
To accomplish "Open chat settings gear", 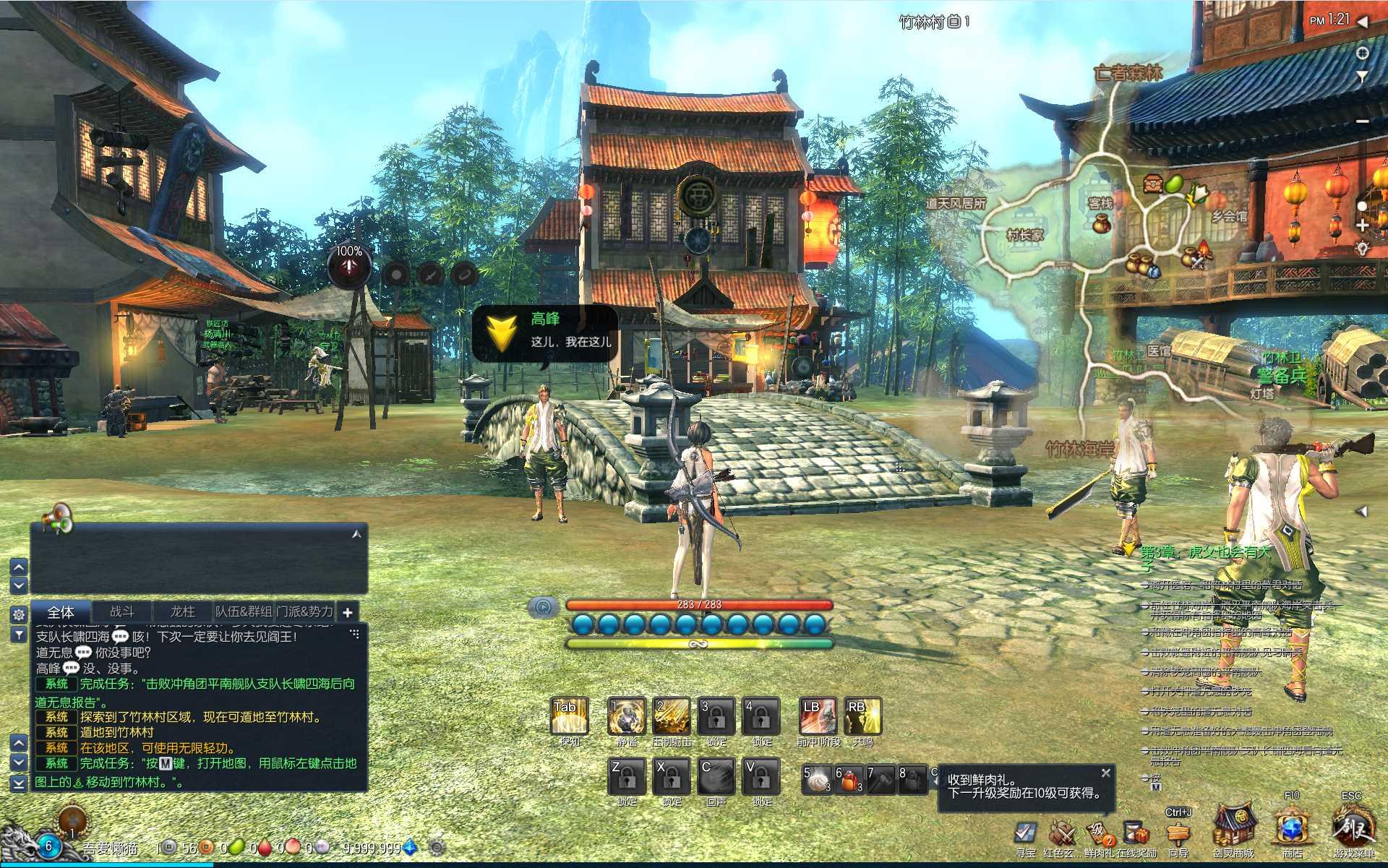I will pos(19,614).
